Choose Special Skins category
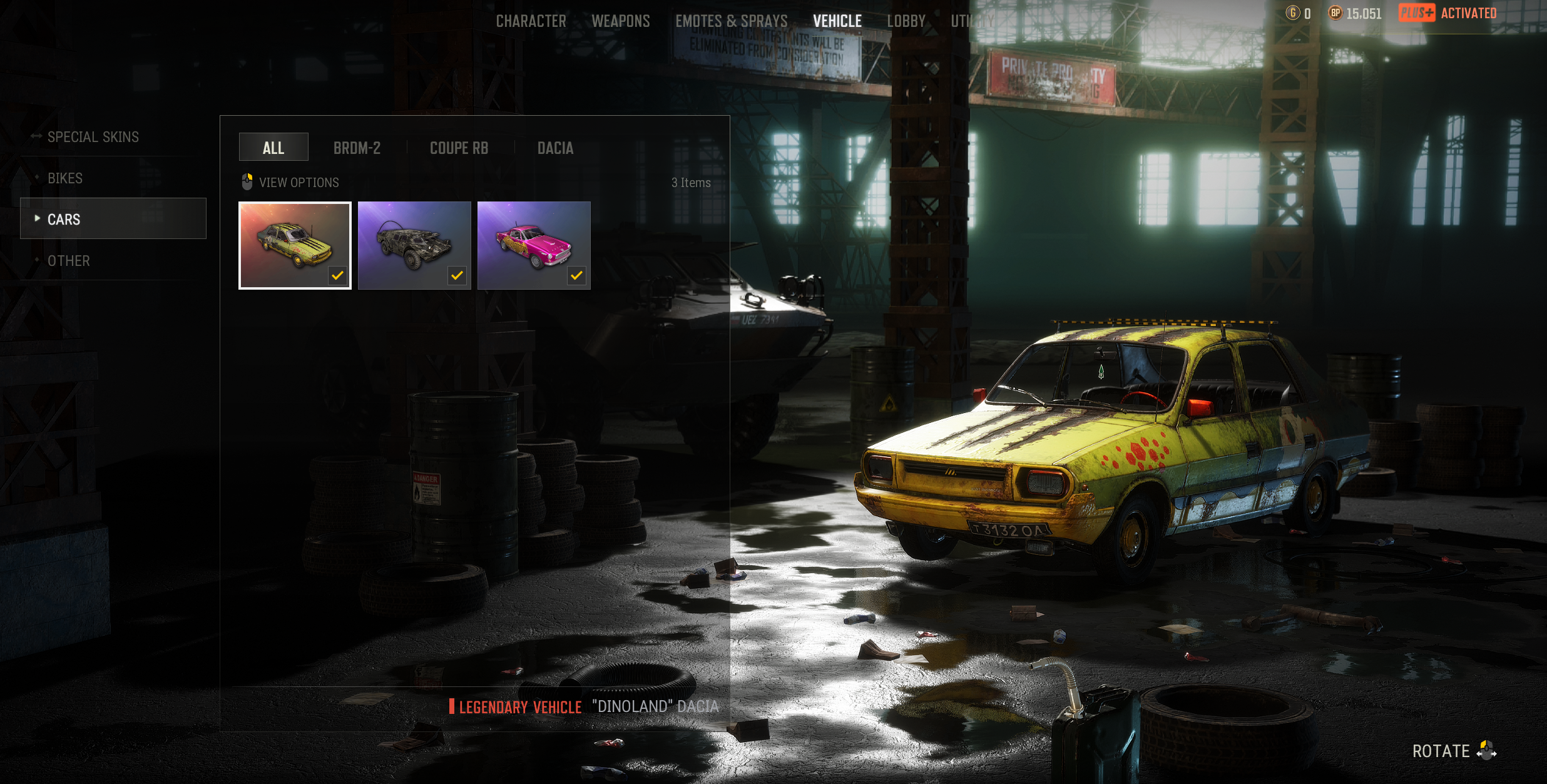Image resolution: width=1547 pixels, height=784 pixels. tap(93, 137)
